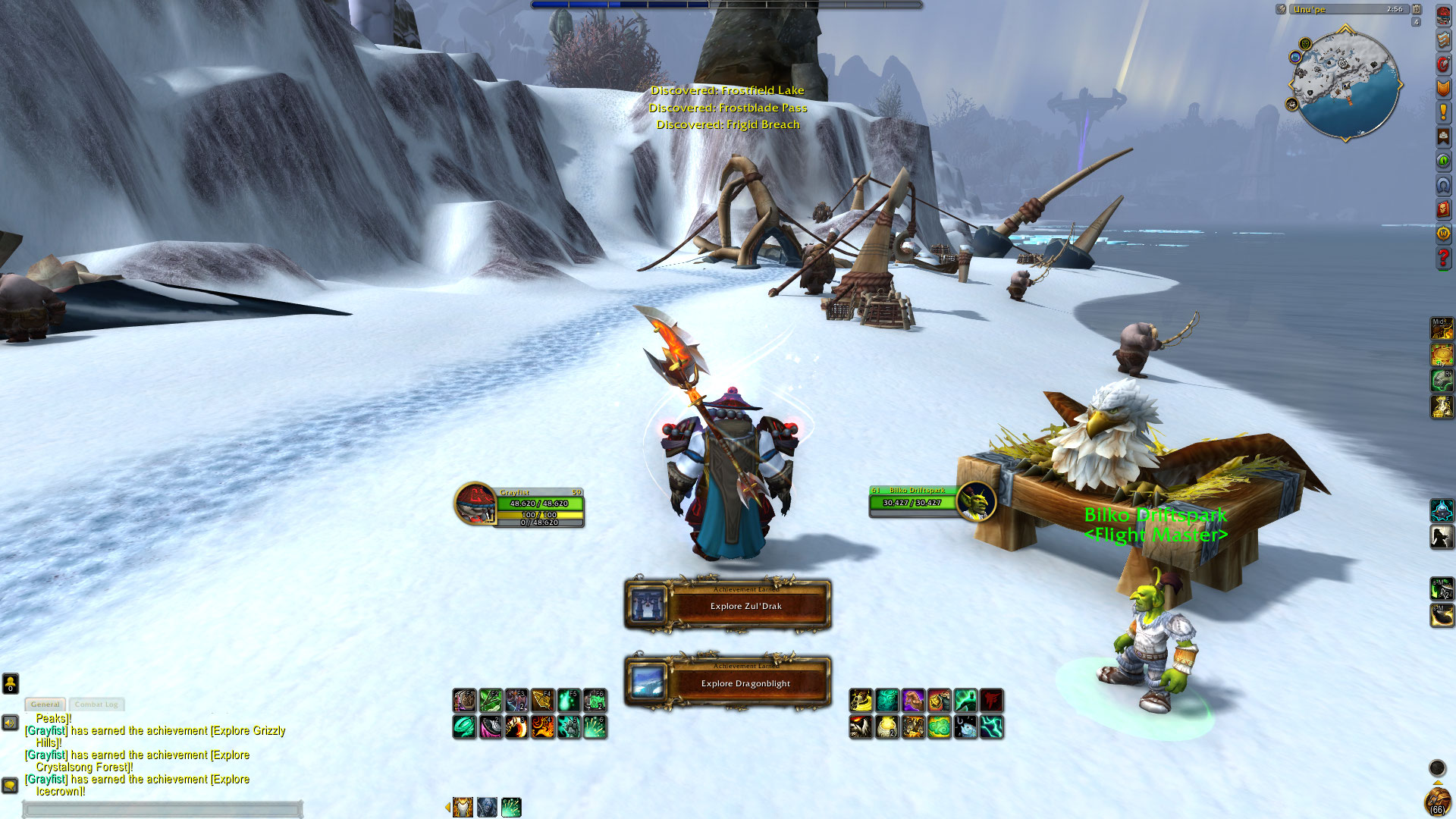
Task: Open the red skull adventure guide book
Action: (x=1443, y=209)
